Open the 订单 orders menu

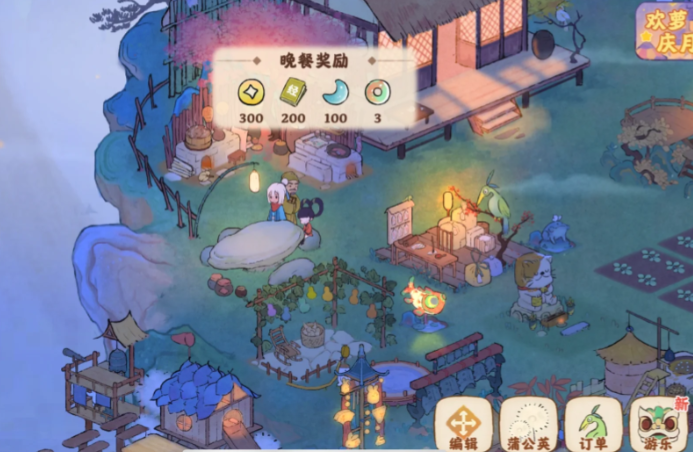click(593, 423)
